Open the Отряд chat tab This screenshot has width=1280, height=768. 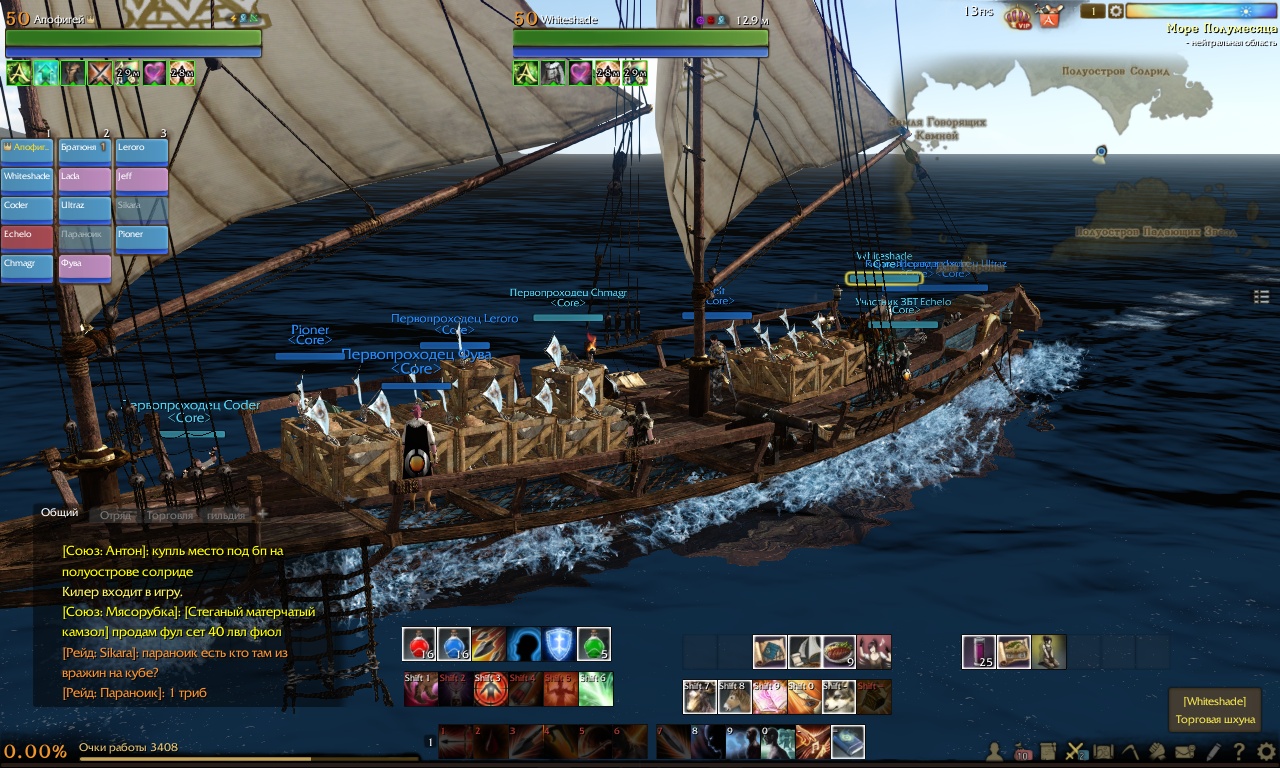(116, 515)
